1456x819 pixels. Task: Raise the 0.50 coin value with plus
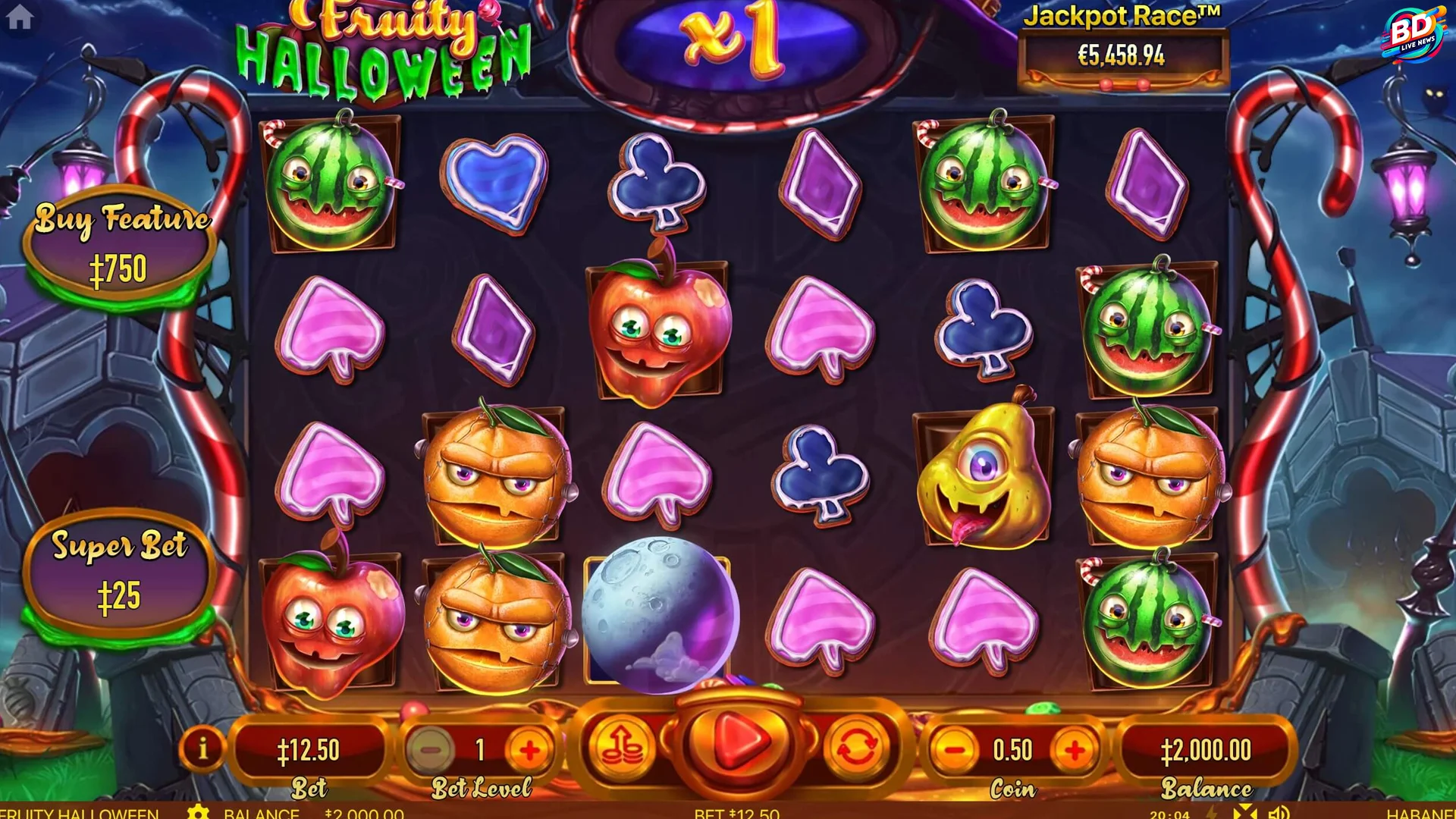point(1075,749)
